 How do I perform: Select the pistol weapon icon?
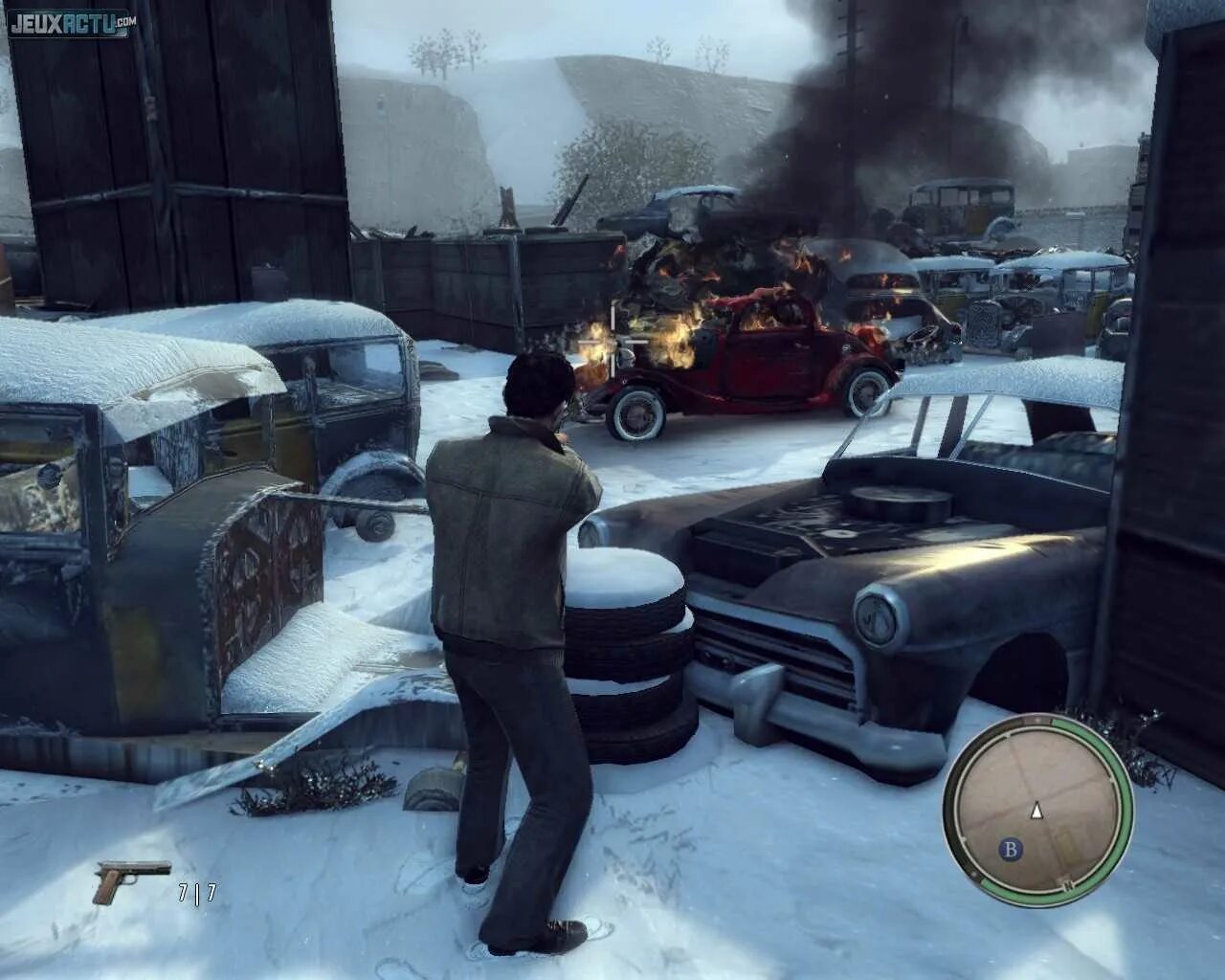pos(119,880)
